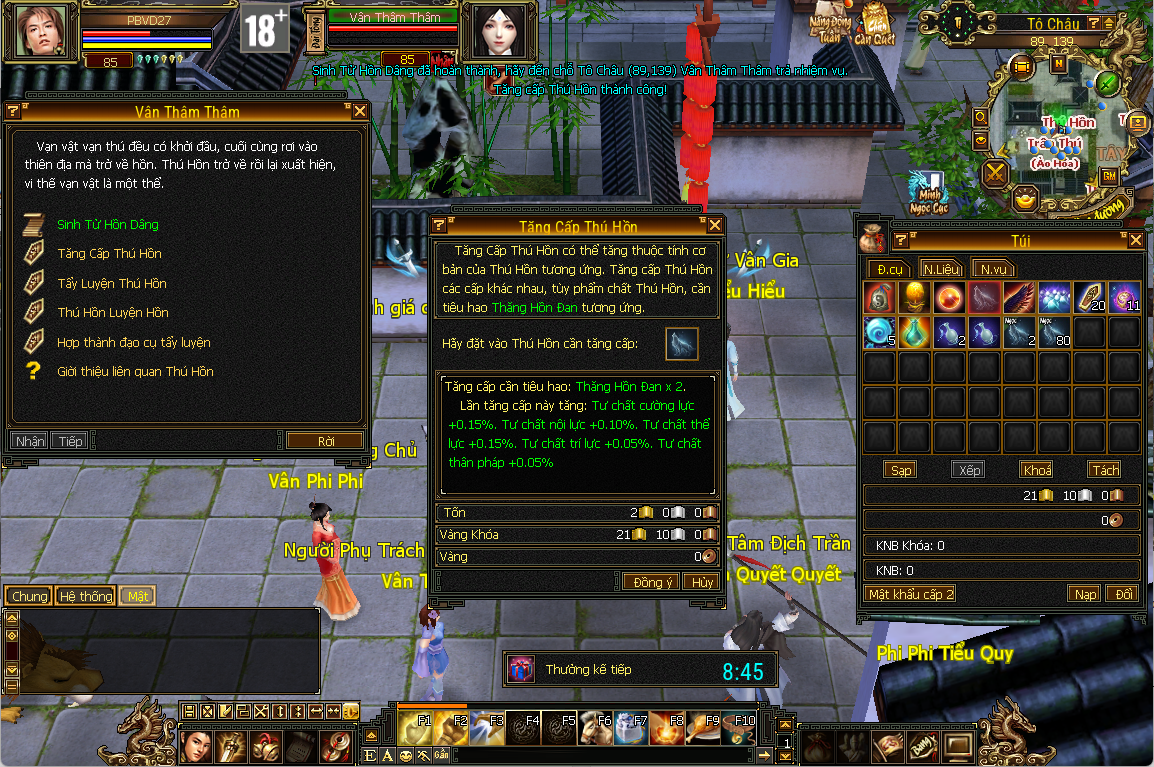Screen dimensions: 1154x767
Task: Claim the Thưởng kế tiếp gift box
Action: 521,669
